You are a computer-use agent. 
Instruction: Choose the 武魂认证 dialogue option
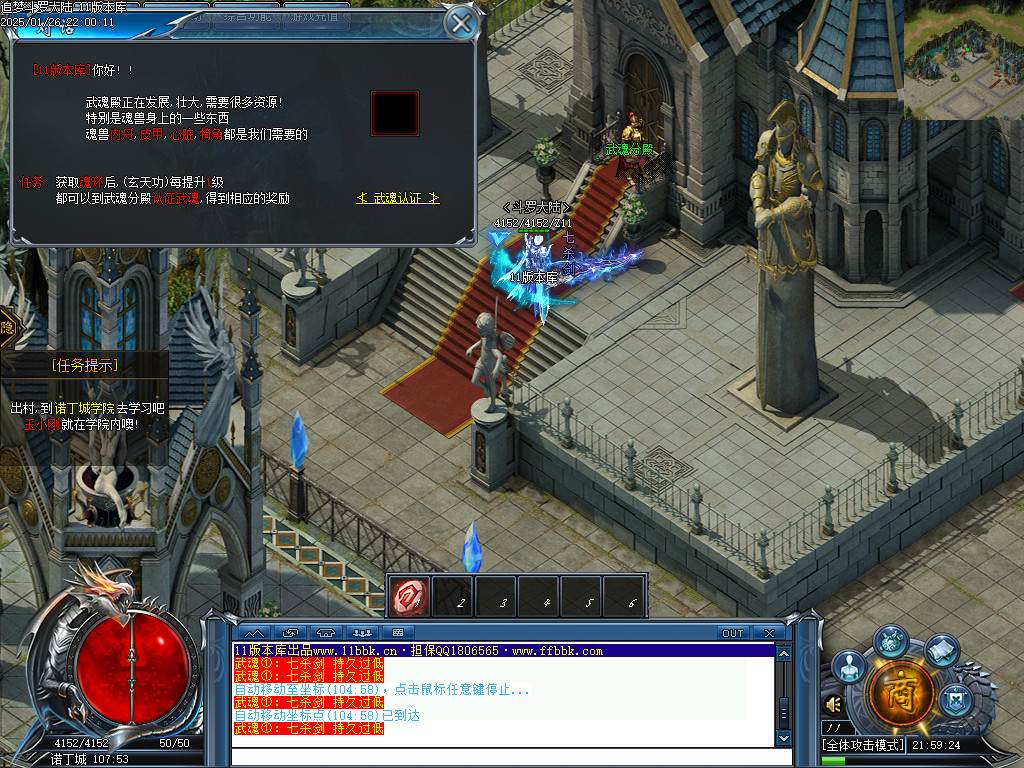(x=398, y=198)
